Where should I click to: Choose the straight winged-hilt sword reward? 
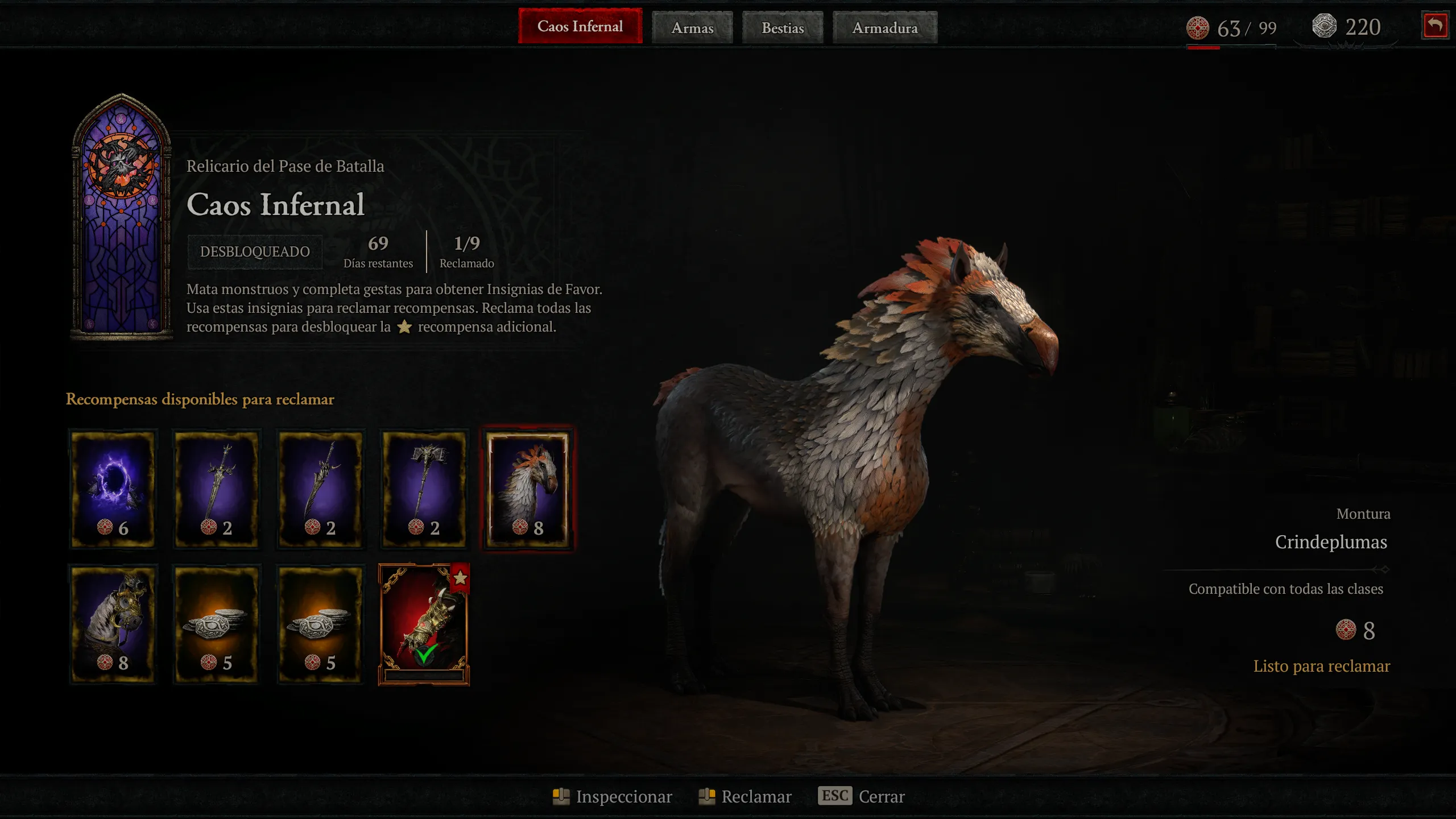click(x=217, y=489)
